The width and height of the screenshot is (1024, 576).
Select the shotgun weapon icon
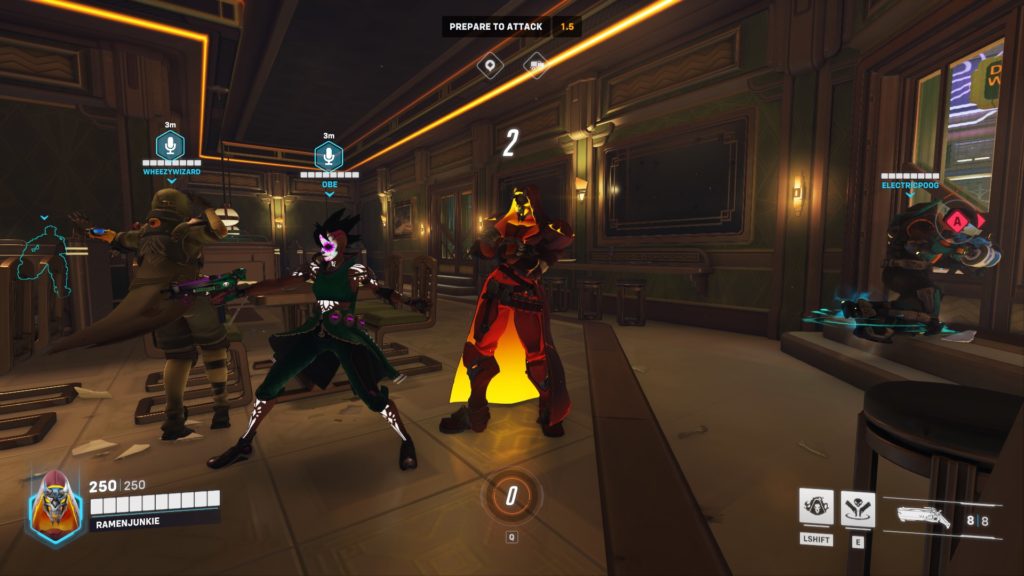coord(923,518)
